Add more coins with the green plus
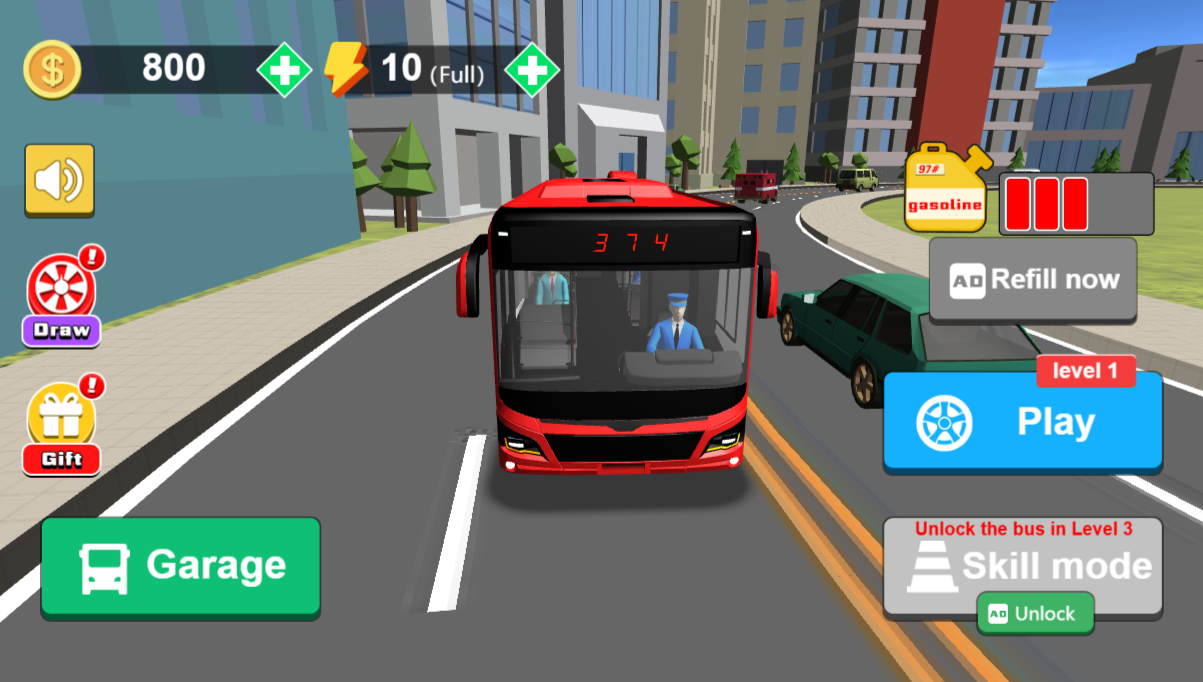Screen dimensions: 1203x682 coord(285,69)
